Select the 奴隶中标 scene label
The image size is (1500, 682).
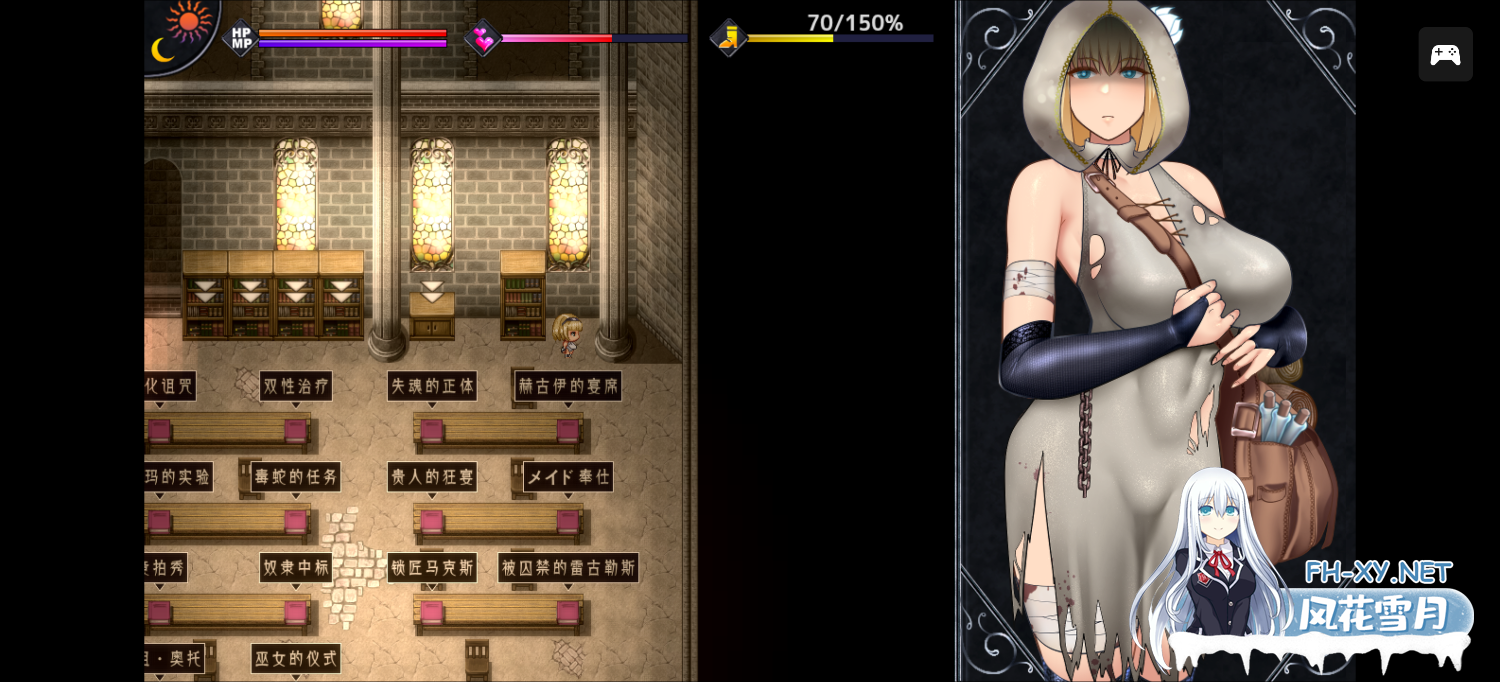pos(296,568)
